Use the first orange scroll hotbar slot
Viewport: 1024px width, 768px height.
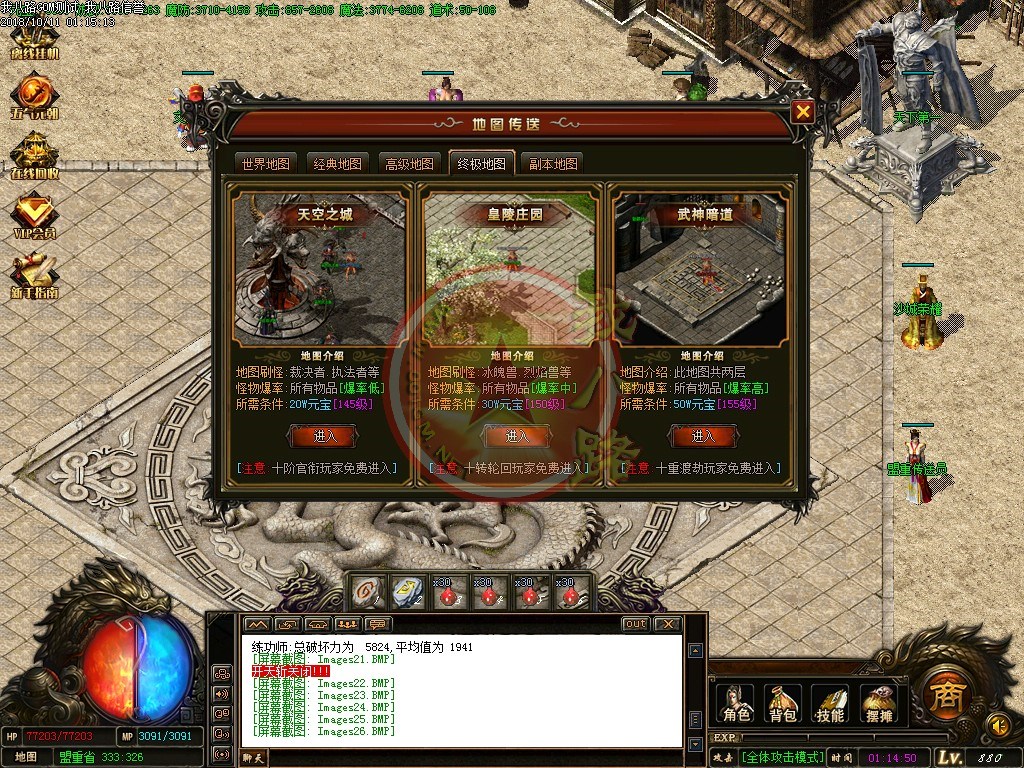tap(367, 593)
